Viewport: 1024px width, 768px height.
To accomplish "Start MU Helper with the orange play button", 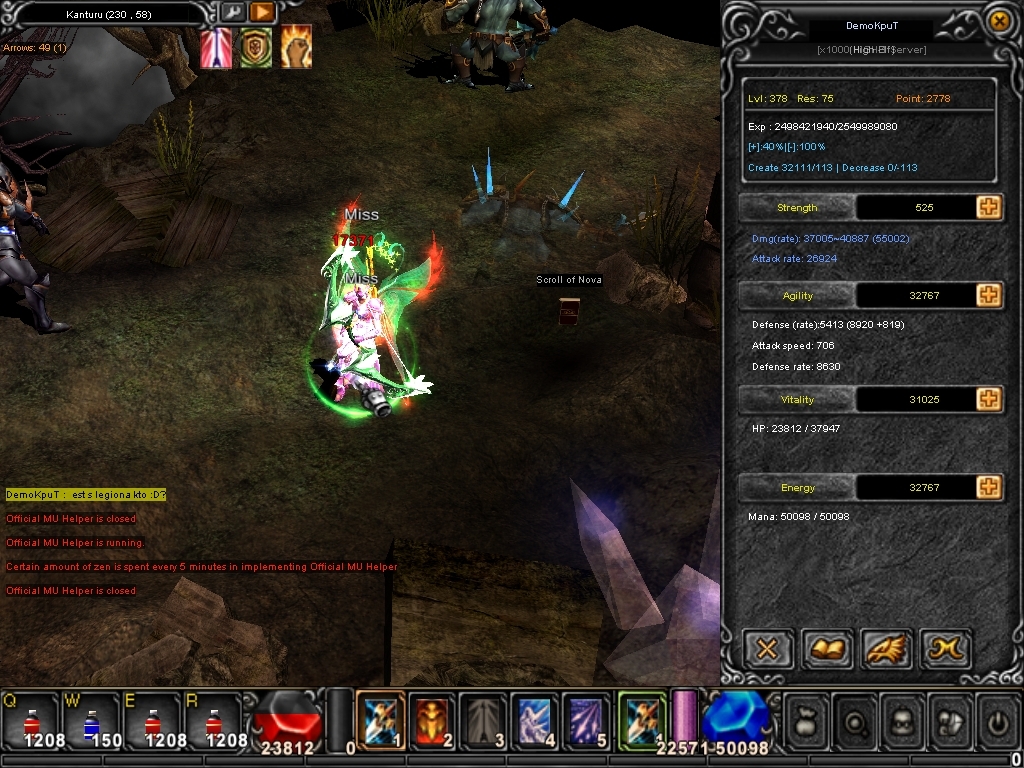I will tap(261, 13).
